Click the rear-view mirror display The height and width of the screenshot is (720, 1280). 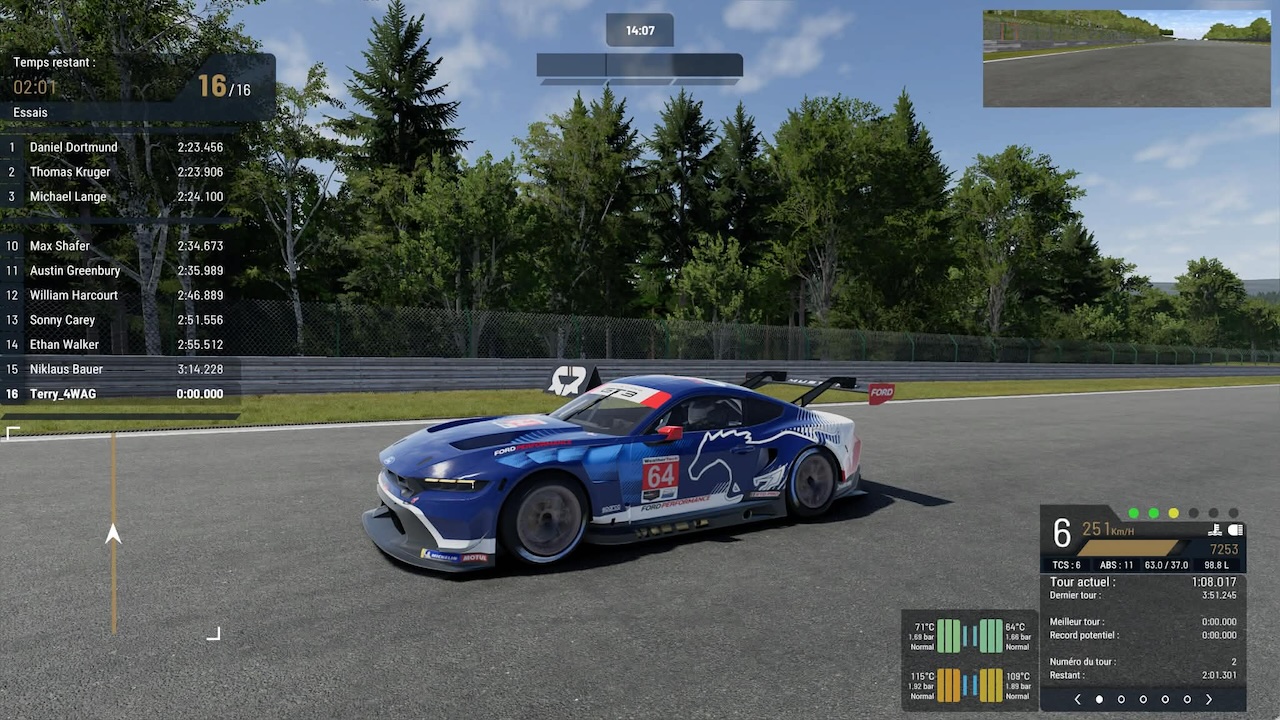click(1126, 58)
